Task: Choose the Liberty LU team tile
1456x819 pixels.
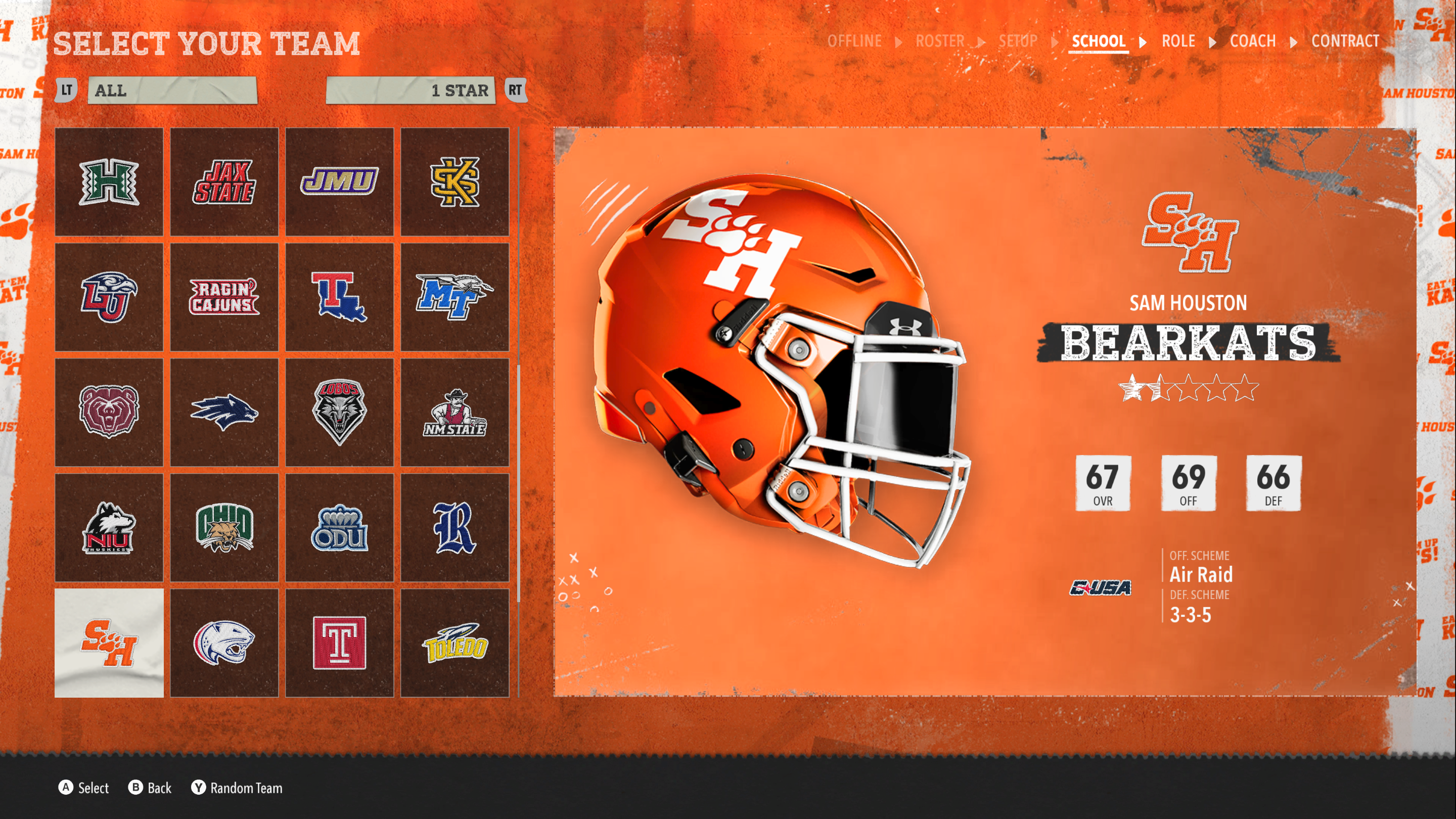Action: 109,297
